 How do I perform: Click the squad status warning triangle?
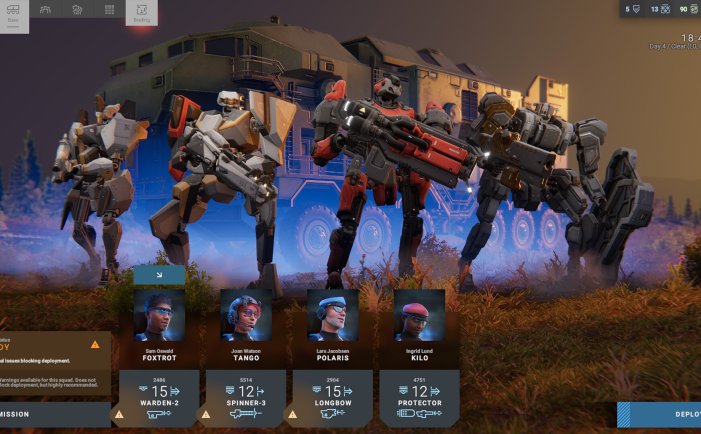coord(95,344)
